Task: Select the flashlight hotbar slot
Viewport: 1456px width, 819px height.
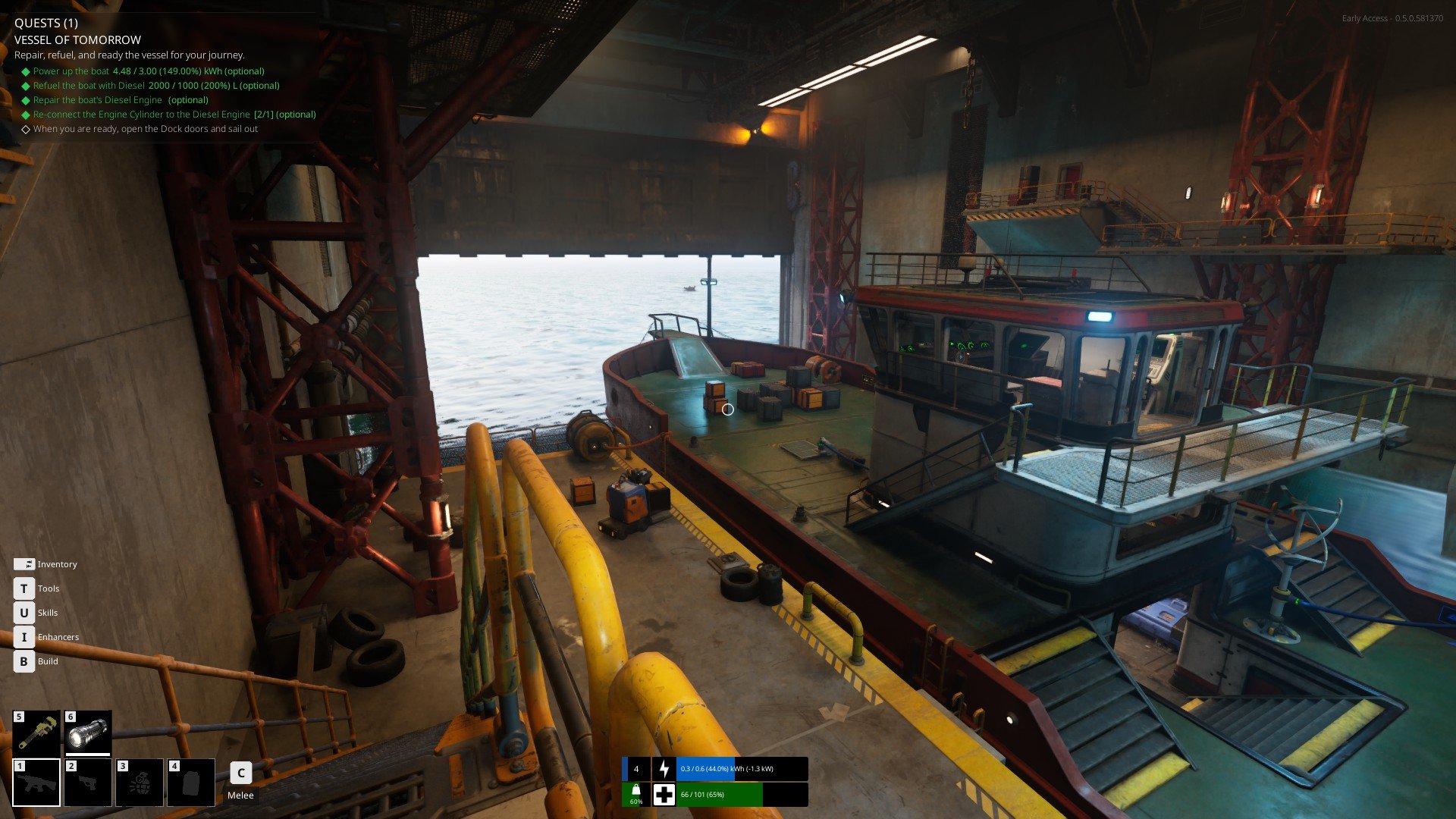Action: point(88,733)
